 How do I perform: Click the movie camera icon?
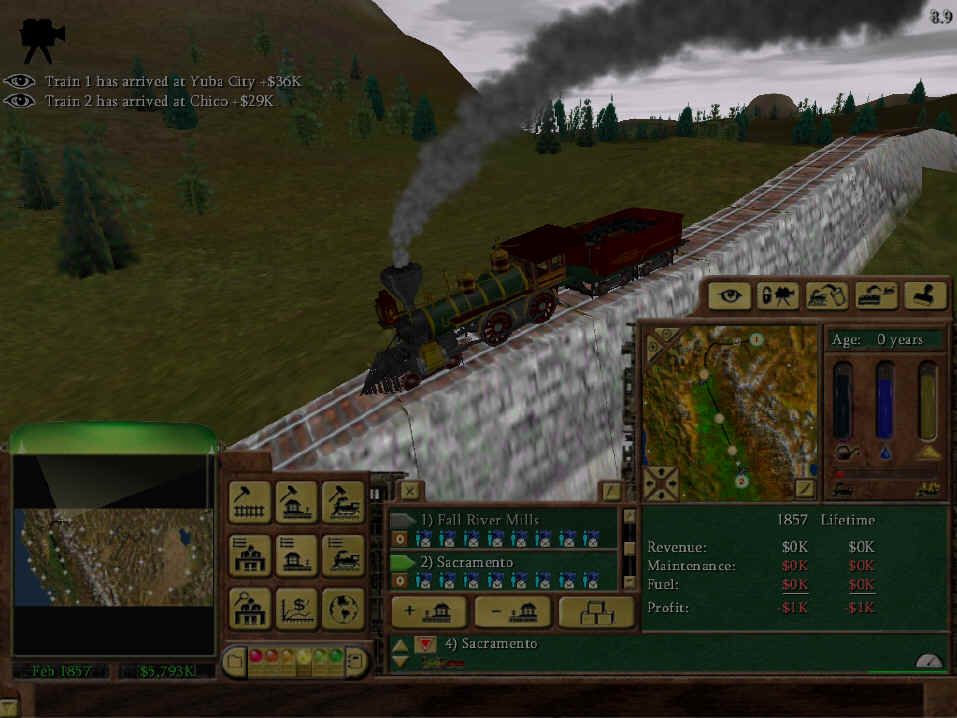(42, 35)
